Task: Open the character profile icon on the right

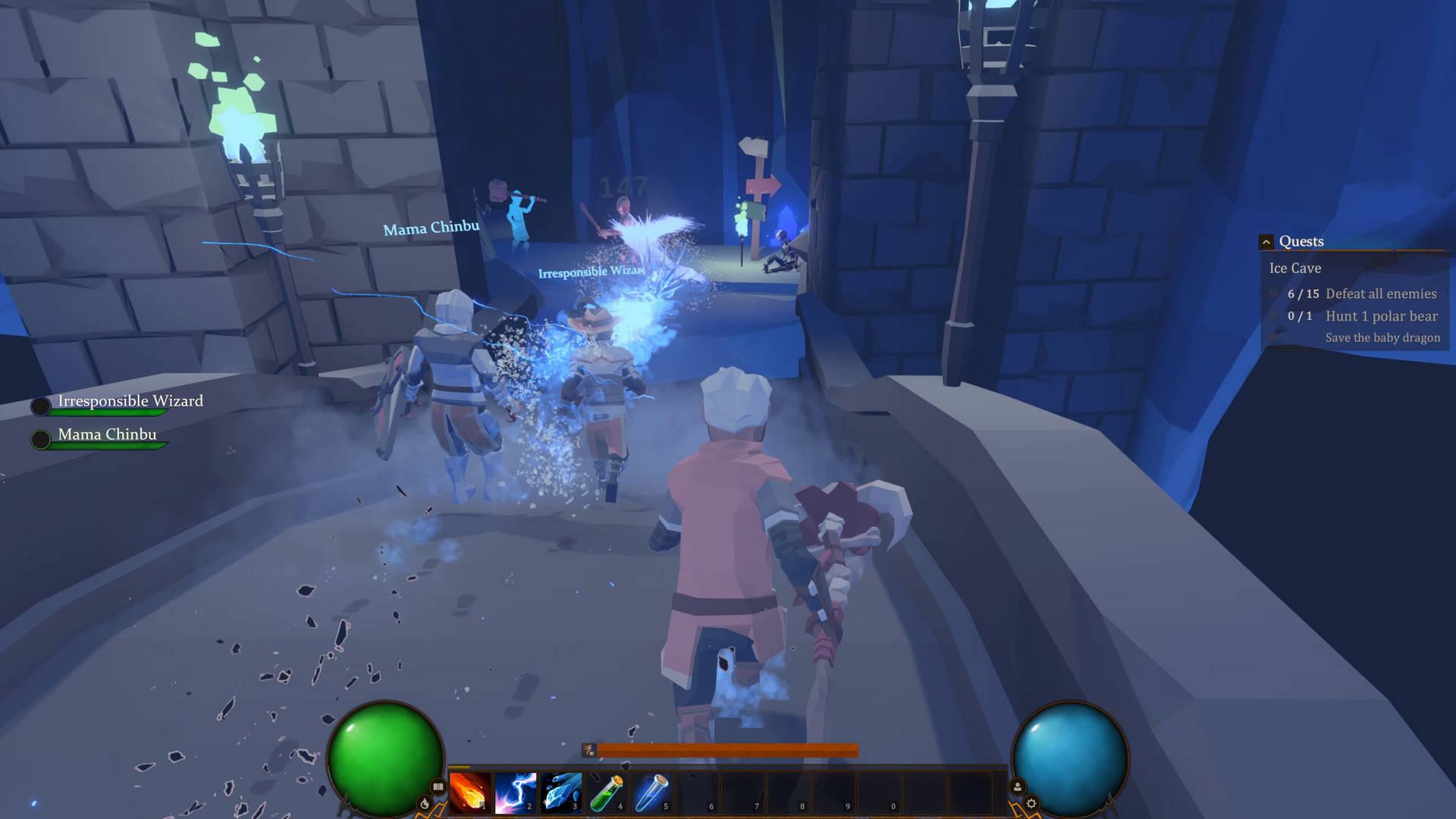Action: pos(1017,786)
